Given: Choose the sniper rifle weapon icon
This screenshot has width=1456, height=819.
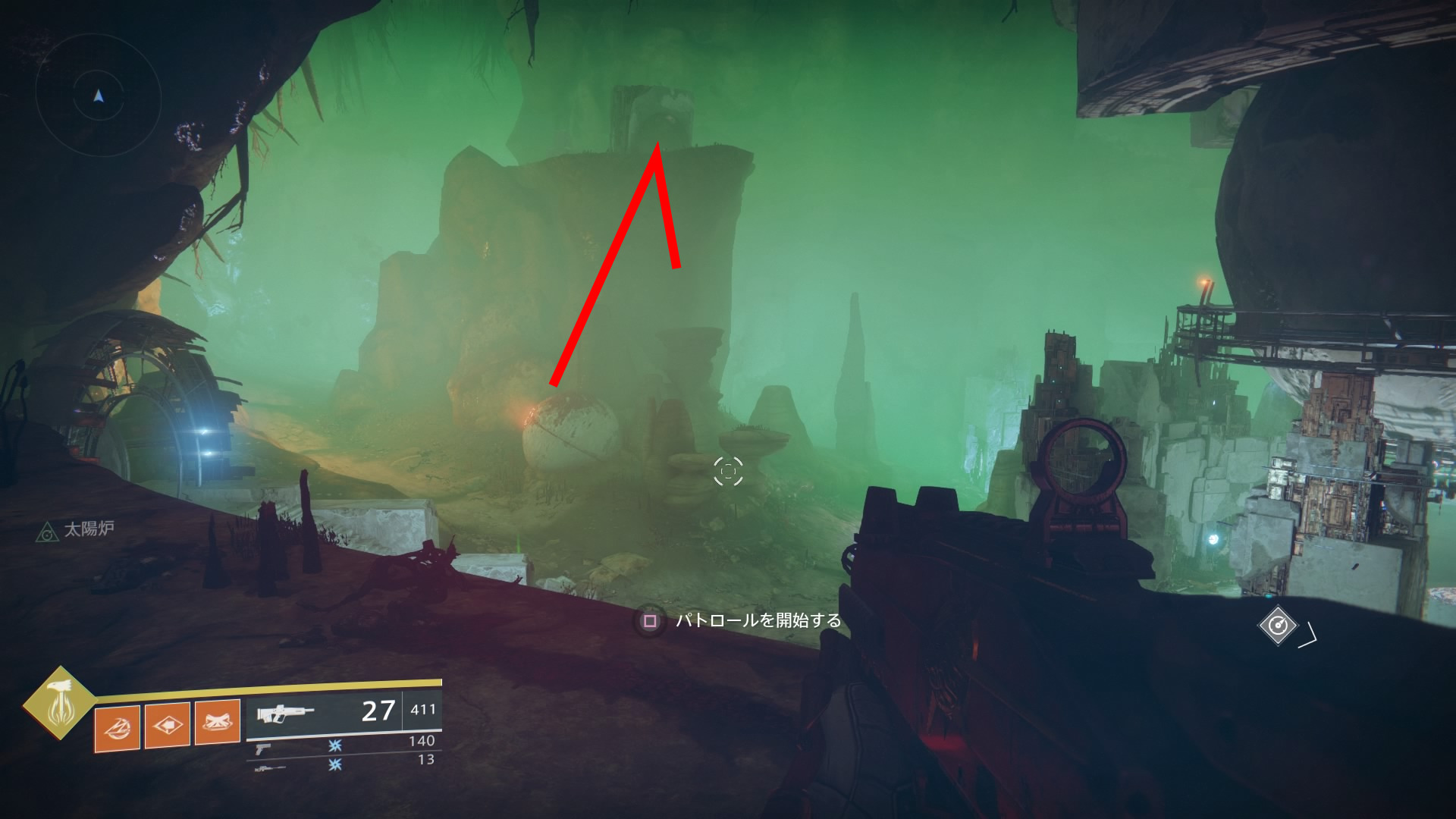Looking at the screenshot, I should [269, 768].
